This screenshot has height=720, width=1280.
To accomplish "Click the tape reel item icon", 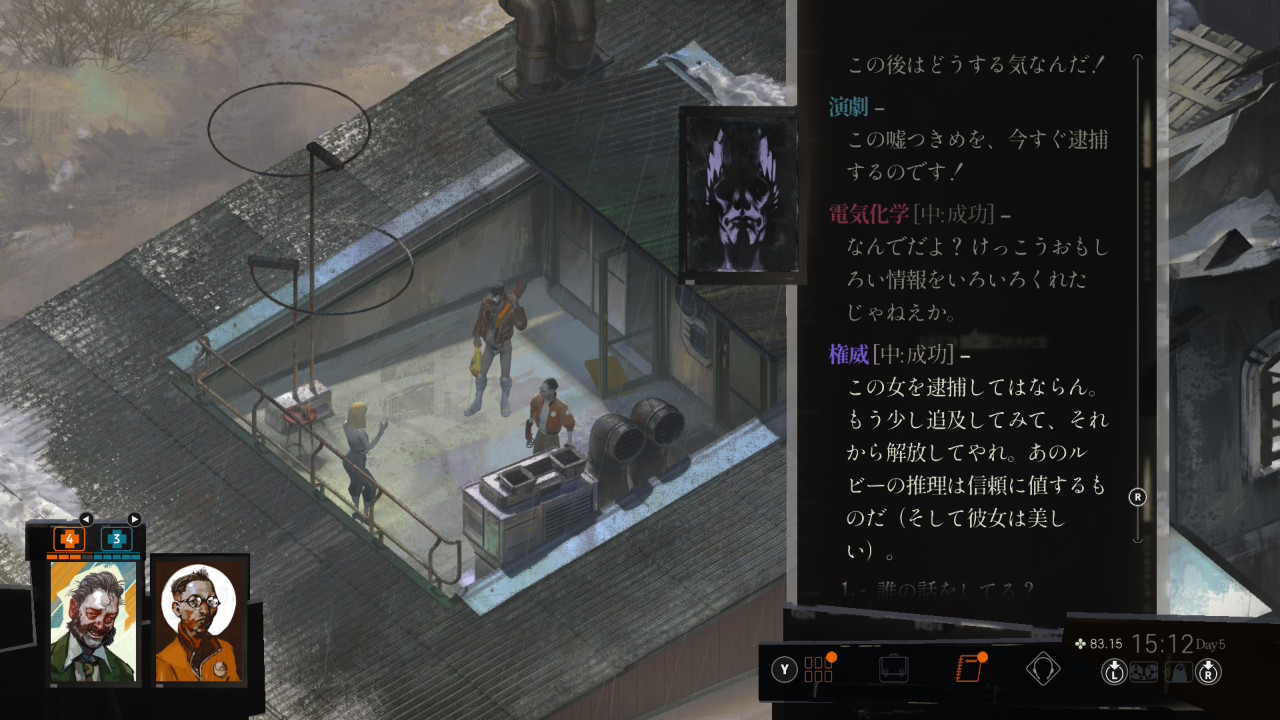I will pos(1143,672).
